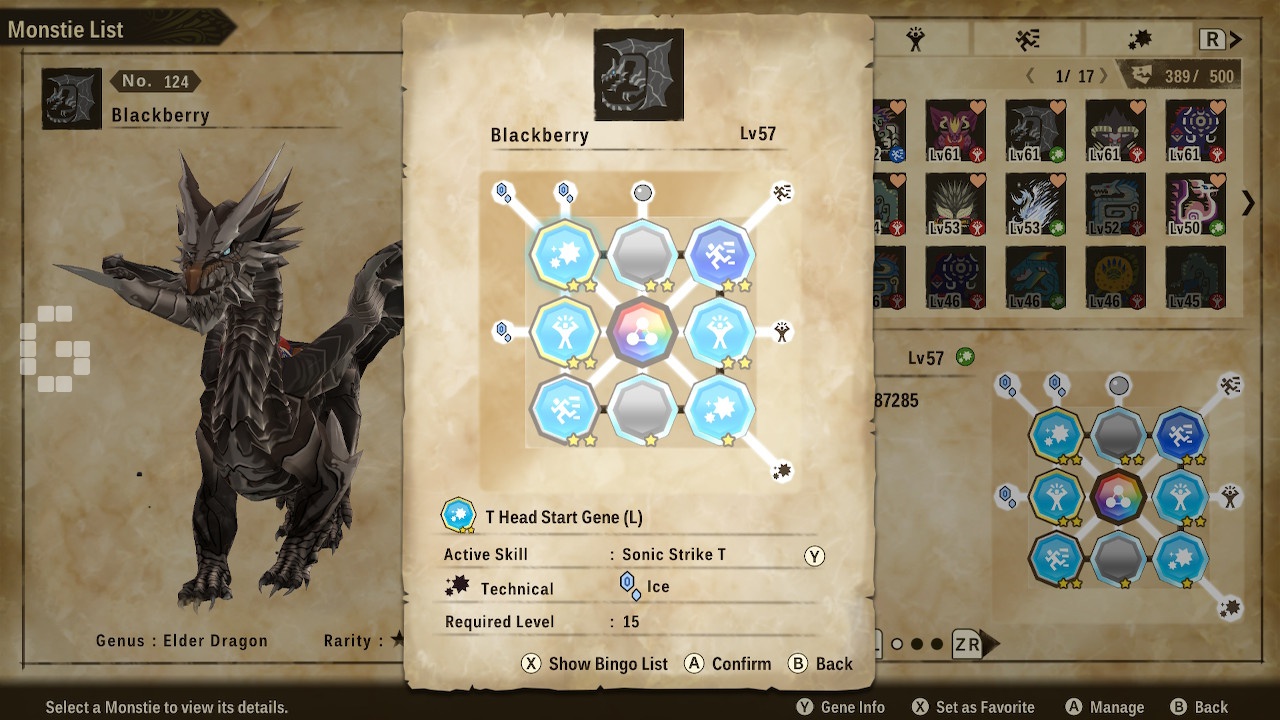Pick the Lv52 blue dragon monstie thumbnail
1280x720 pixels.
[1116, 204]
